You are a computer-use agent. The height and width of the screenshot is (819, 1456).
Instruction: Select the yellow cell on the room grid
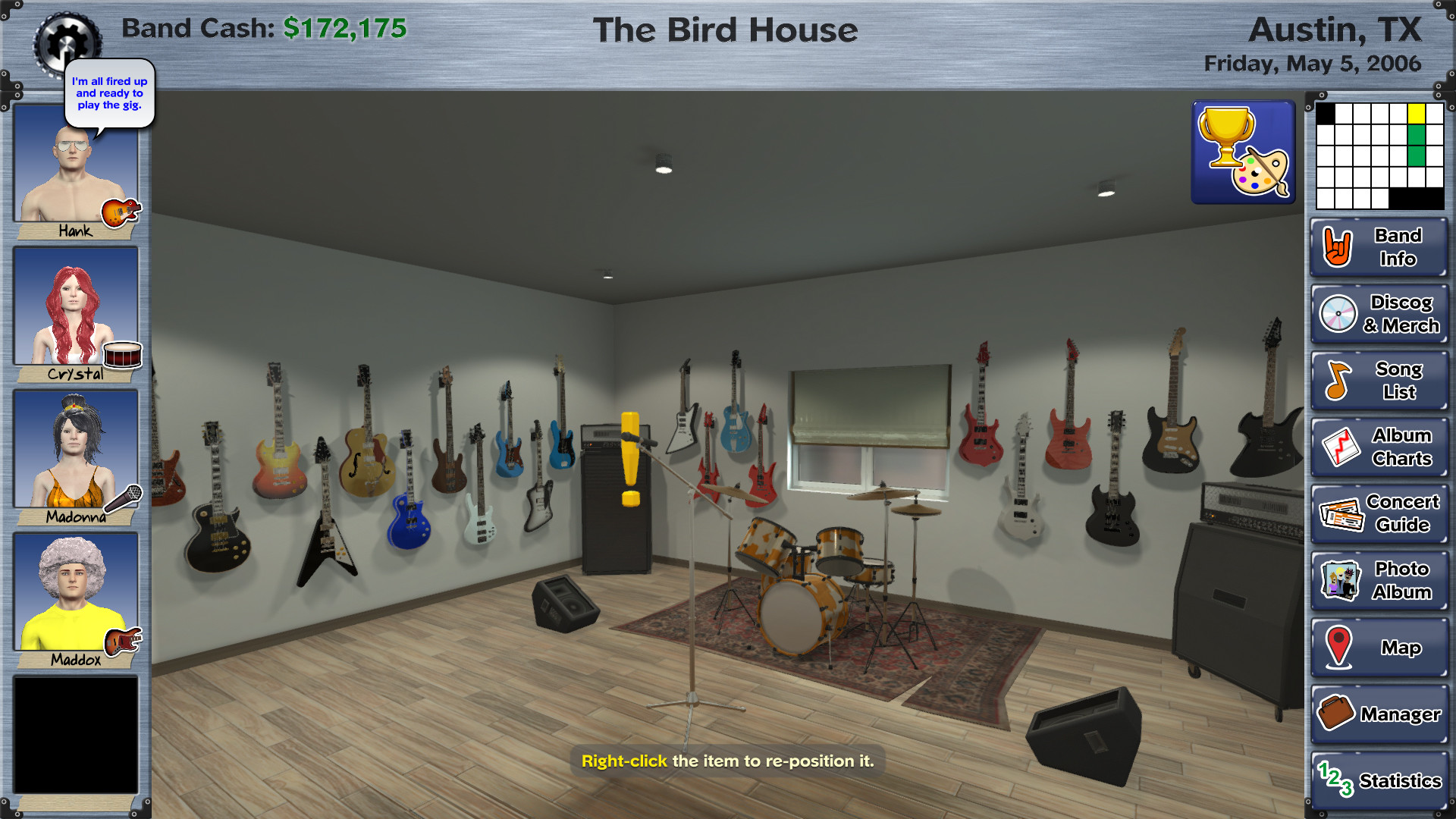[x=1417, y=114]
